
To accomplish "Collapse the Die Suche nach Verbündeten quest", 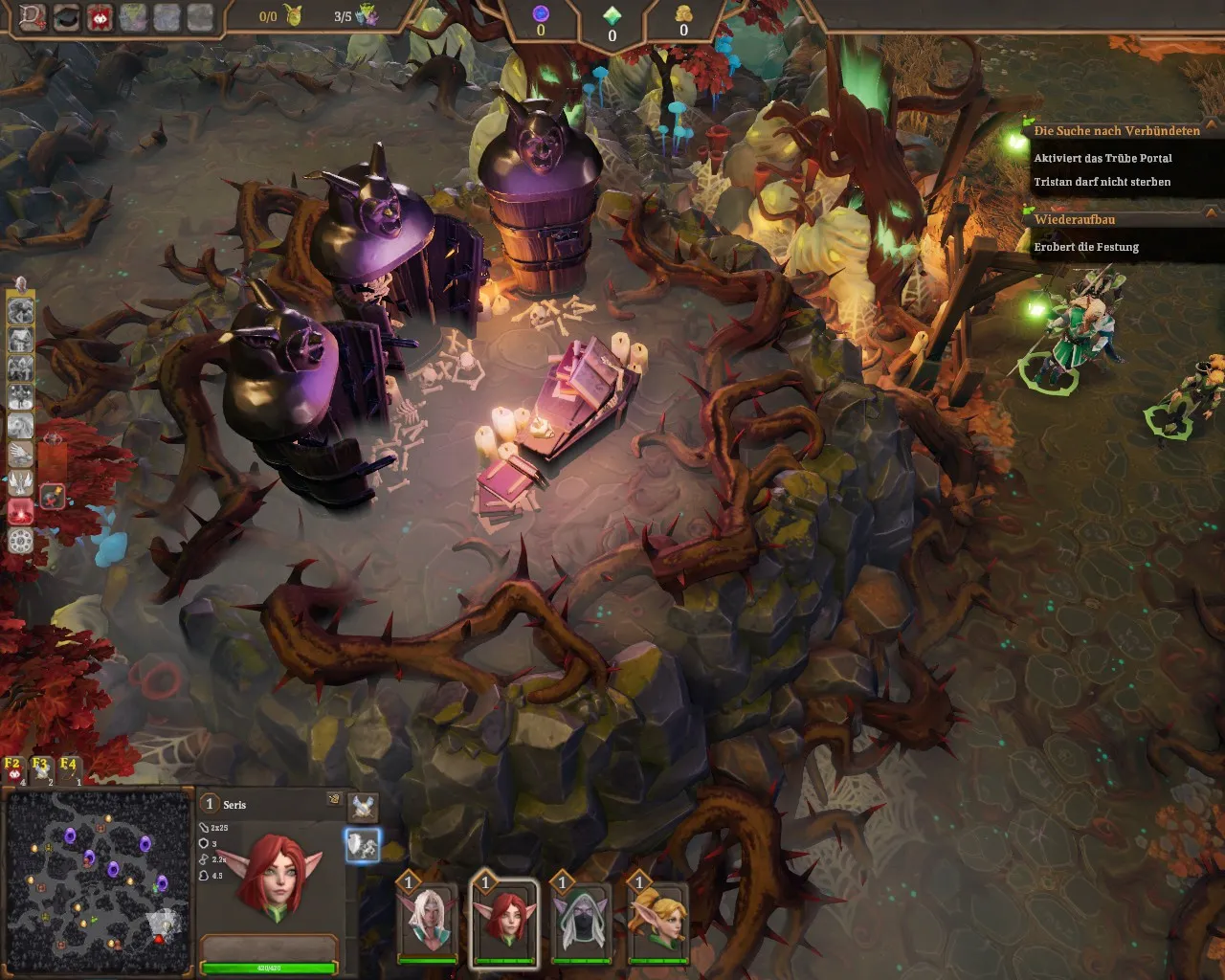I will pos(1213,123).
